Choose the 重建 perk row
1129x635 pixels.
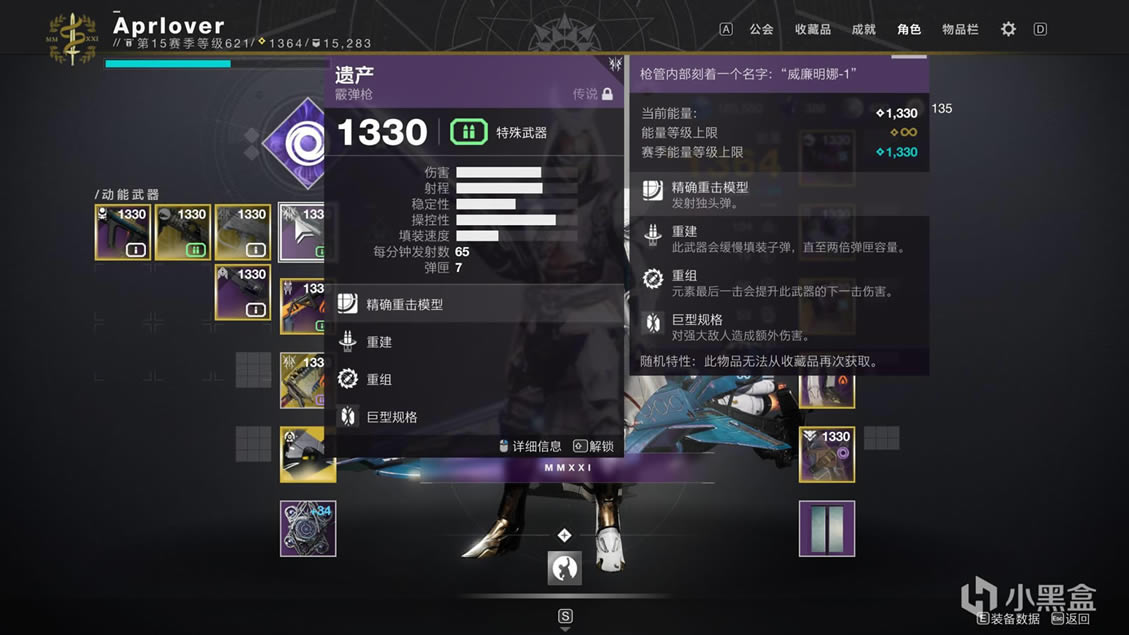click(x=474, y=342)
